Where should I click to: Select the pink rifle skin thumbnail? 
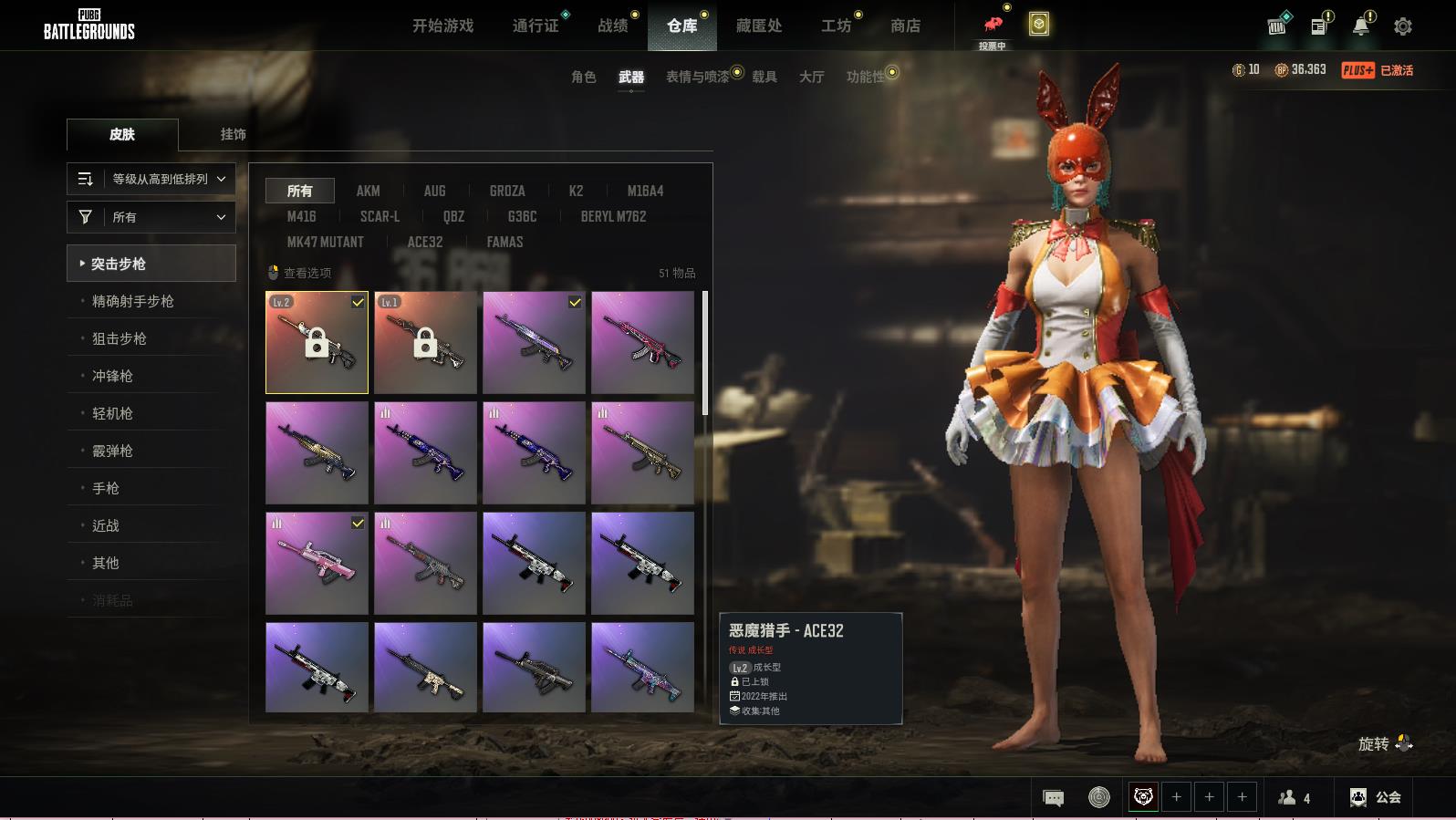click(x=317, y=563)
